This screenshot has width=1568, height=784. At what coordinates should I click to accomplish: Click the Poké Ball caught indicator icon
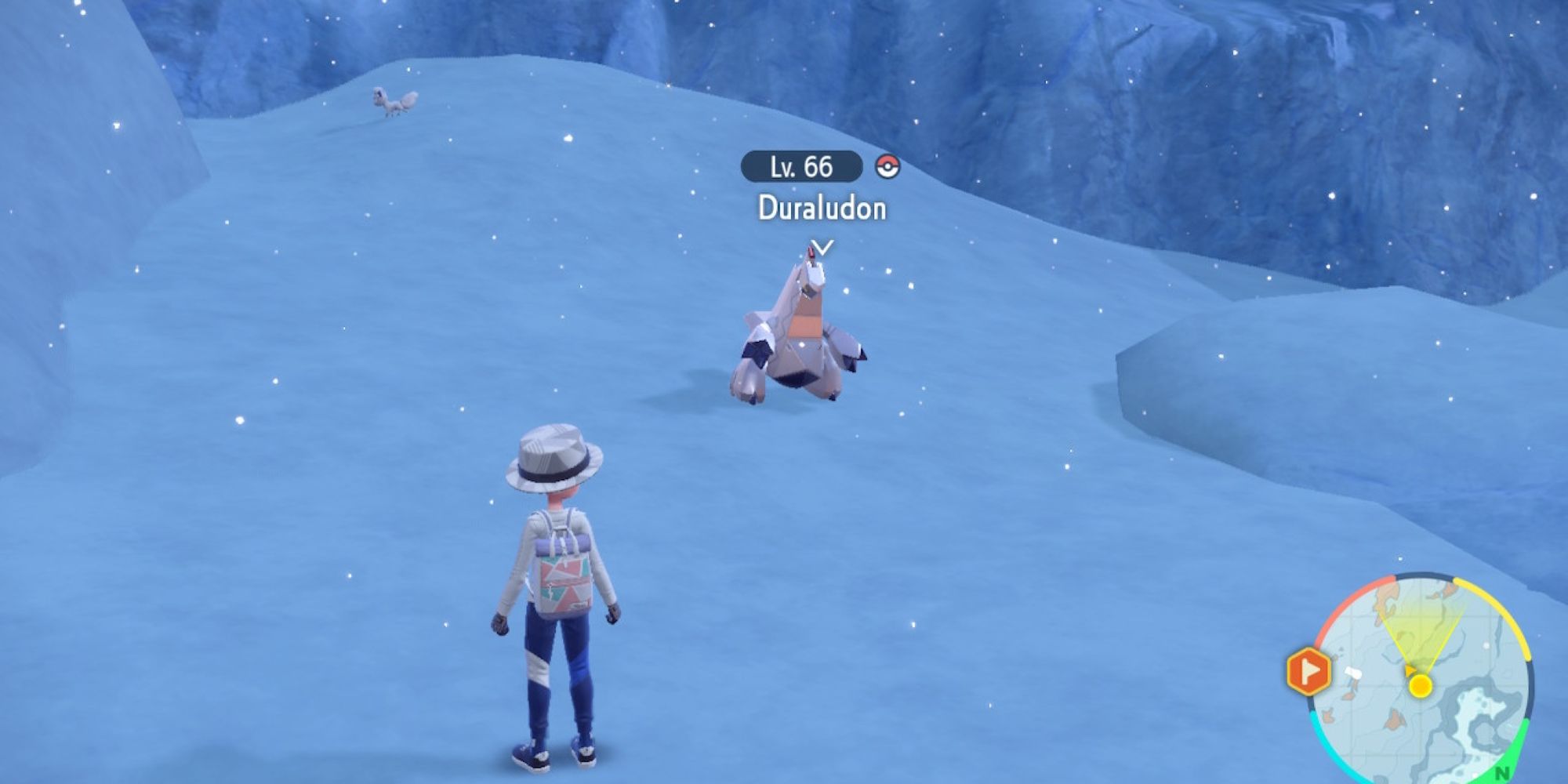coord(889,165)
